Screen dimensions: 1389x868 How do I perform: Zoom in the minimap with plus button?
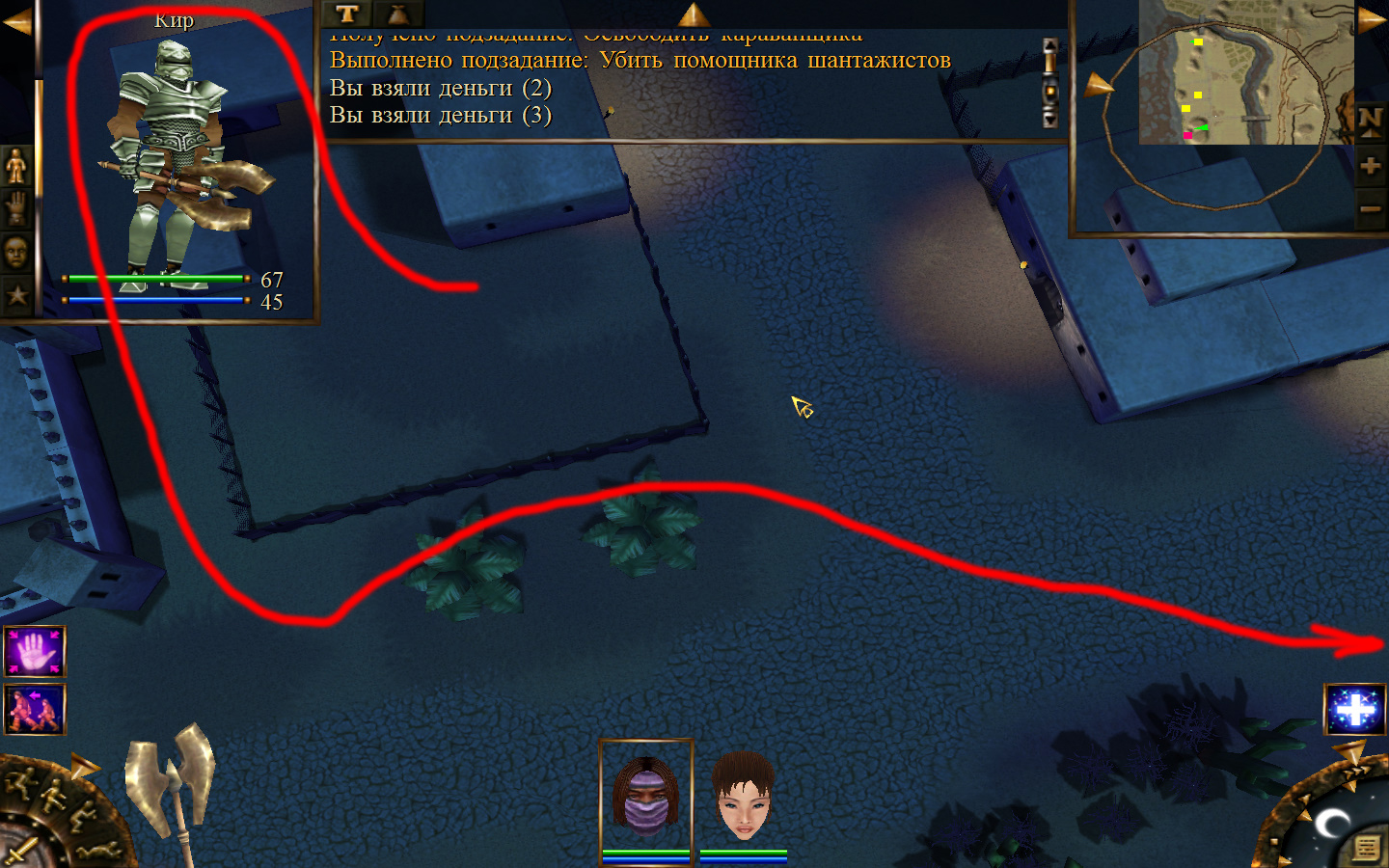click(x=1370, y=166)
